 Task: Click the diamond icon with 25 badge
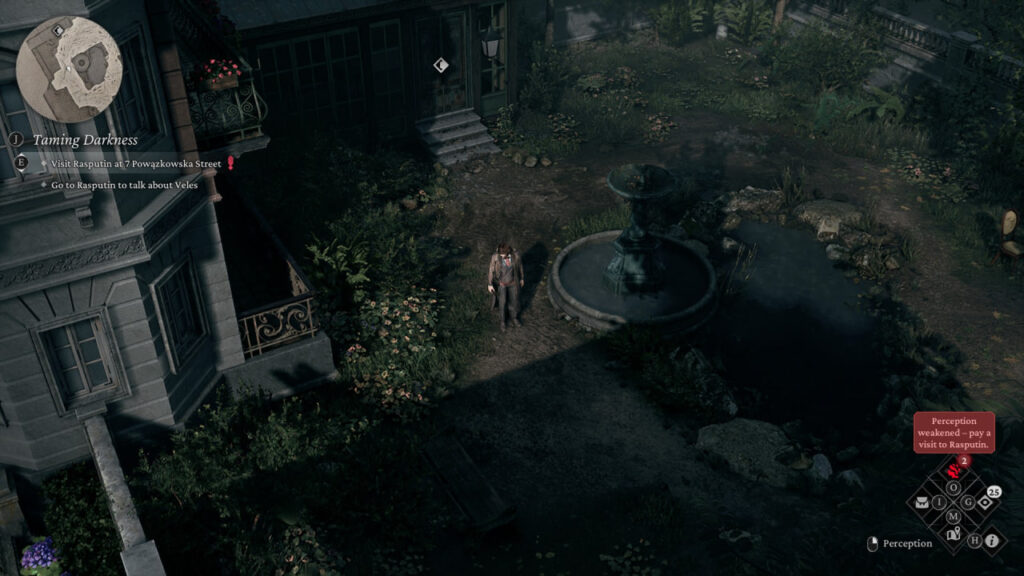pyautogui.click(x=985, y=502)
